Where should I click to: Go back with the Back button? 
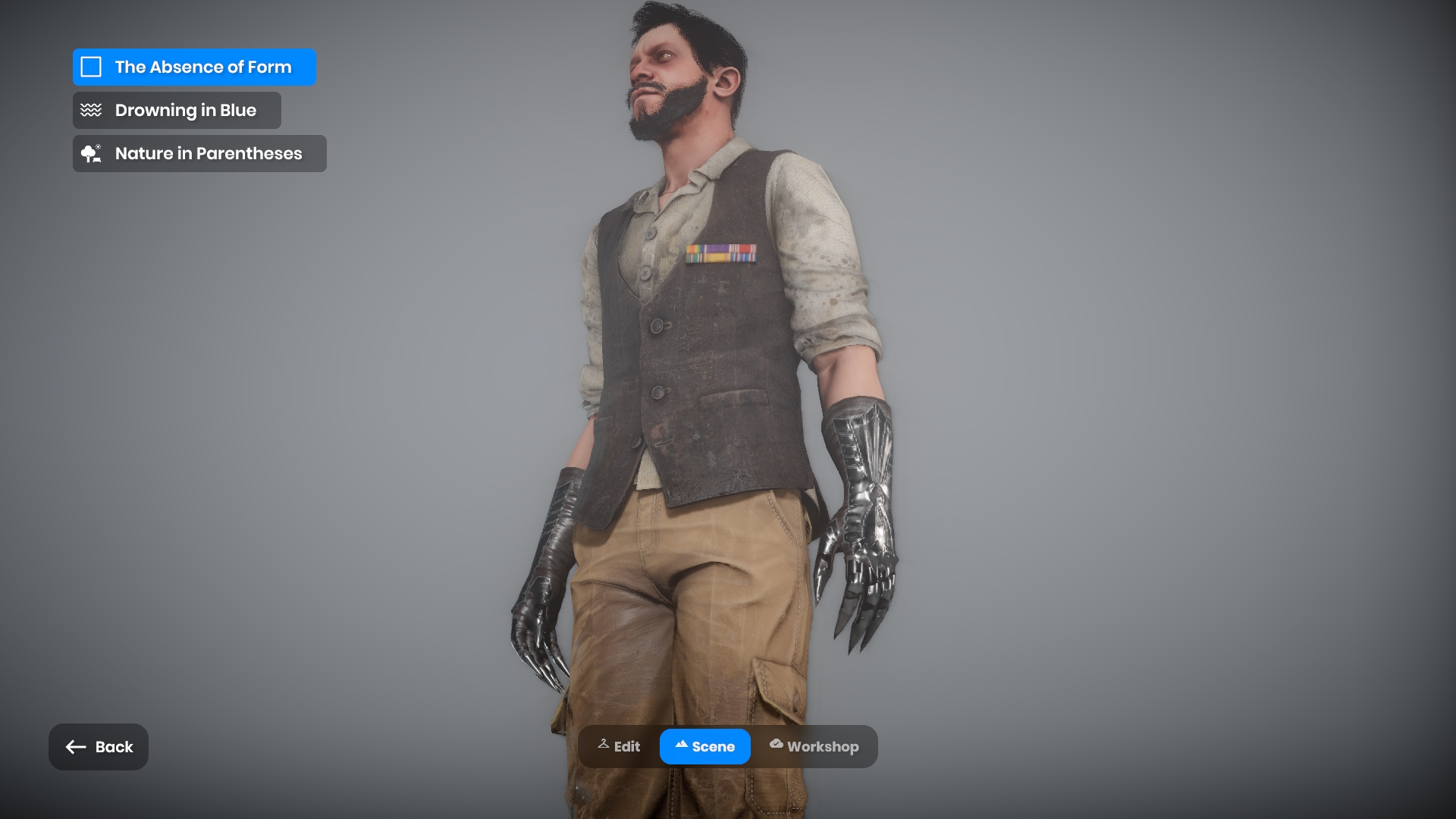(x=99, y=747)
